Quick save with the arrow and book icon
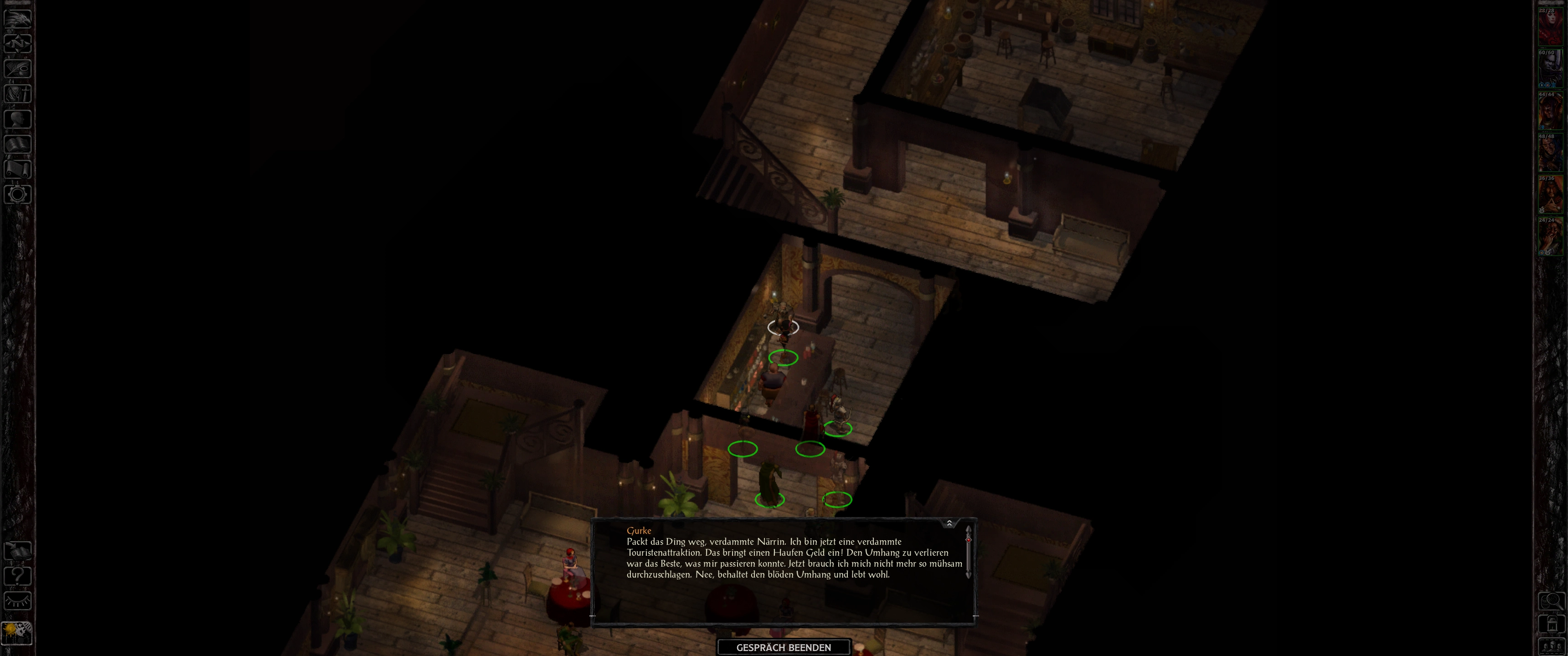 coord(18,551)
